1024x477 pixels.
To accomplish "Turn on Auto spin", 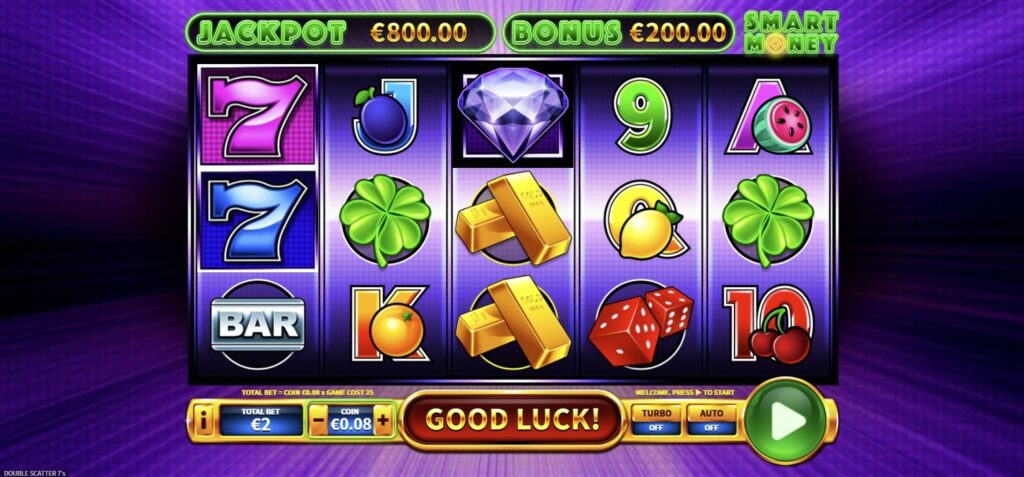I will [711, 420].
